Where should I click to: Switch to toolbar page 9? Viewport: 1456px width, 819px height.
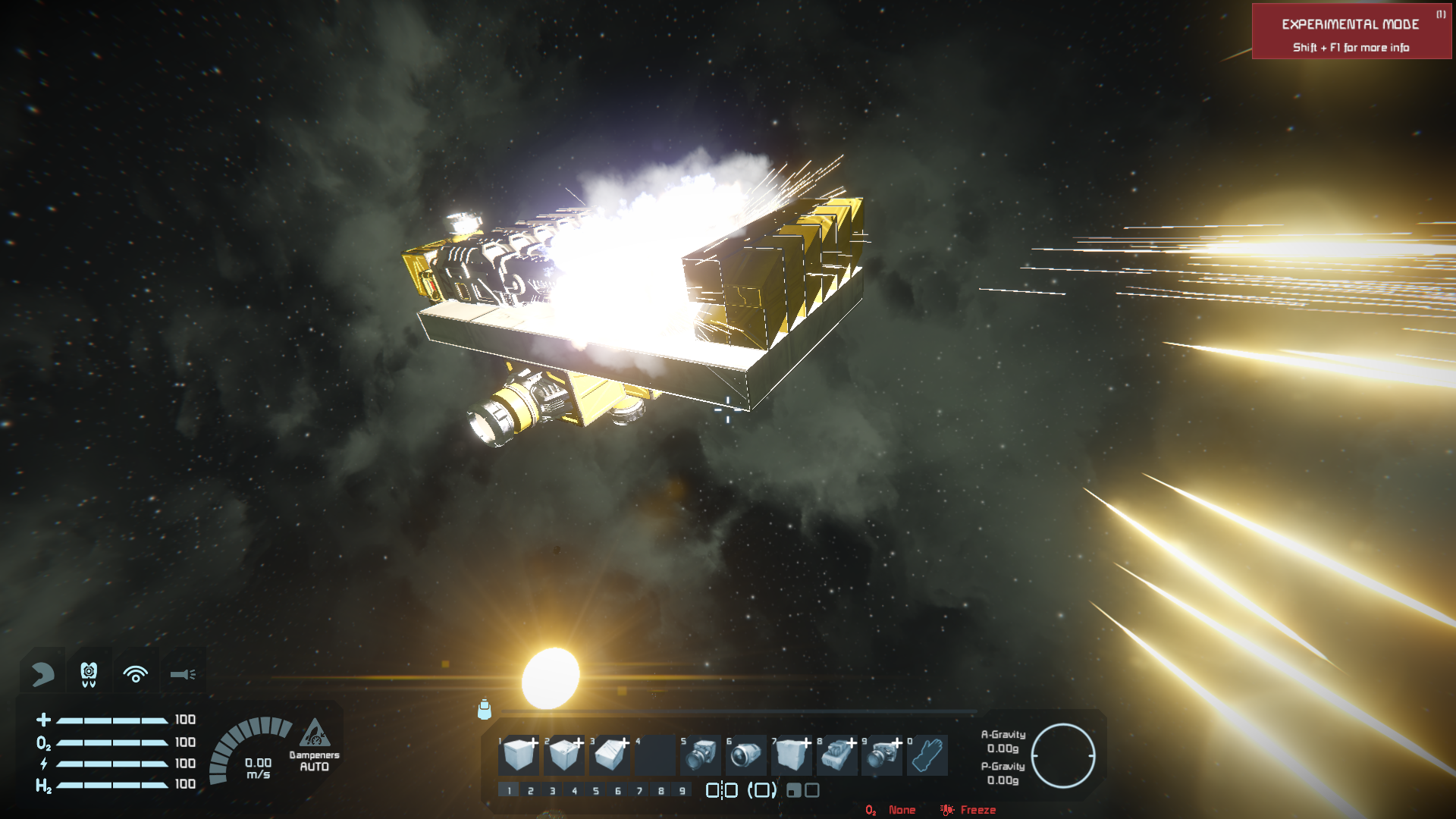(x=682, y=791)
